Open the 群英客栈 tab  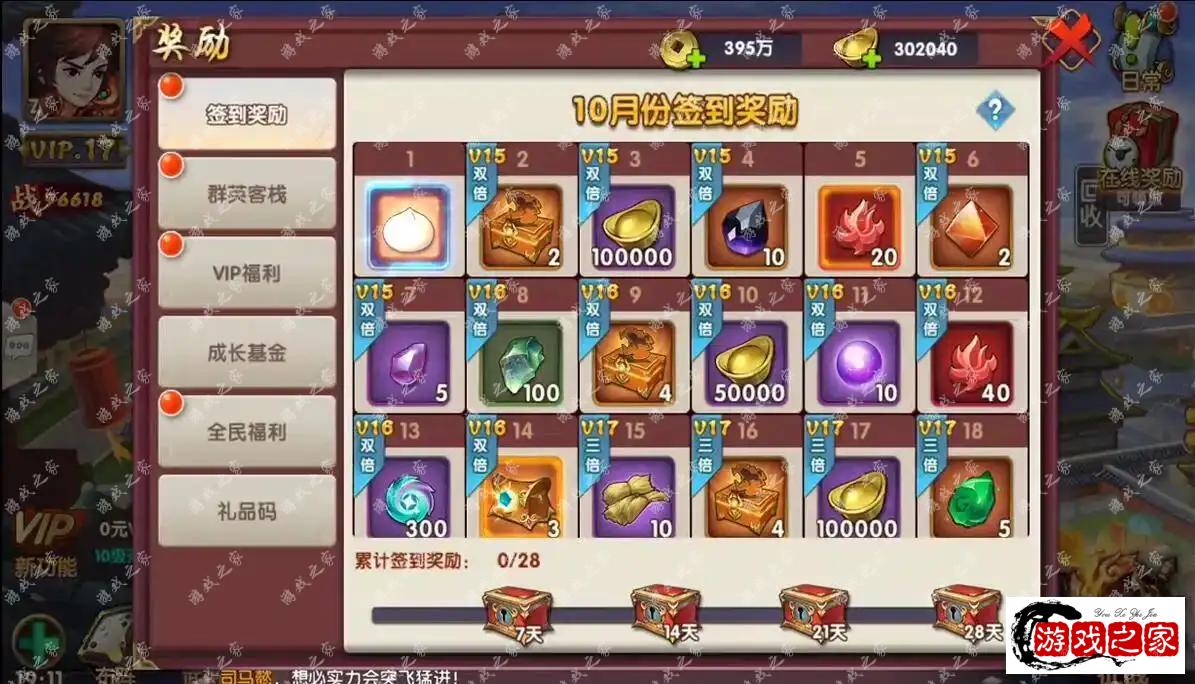click(x=246, y=193)
